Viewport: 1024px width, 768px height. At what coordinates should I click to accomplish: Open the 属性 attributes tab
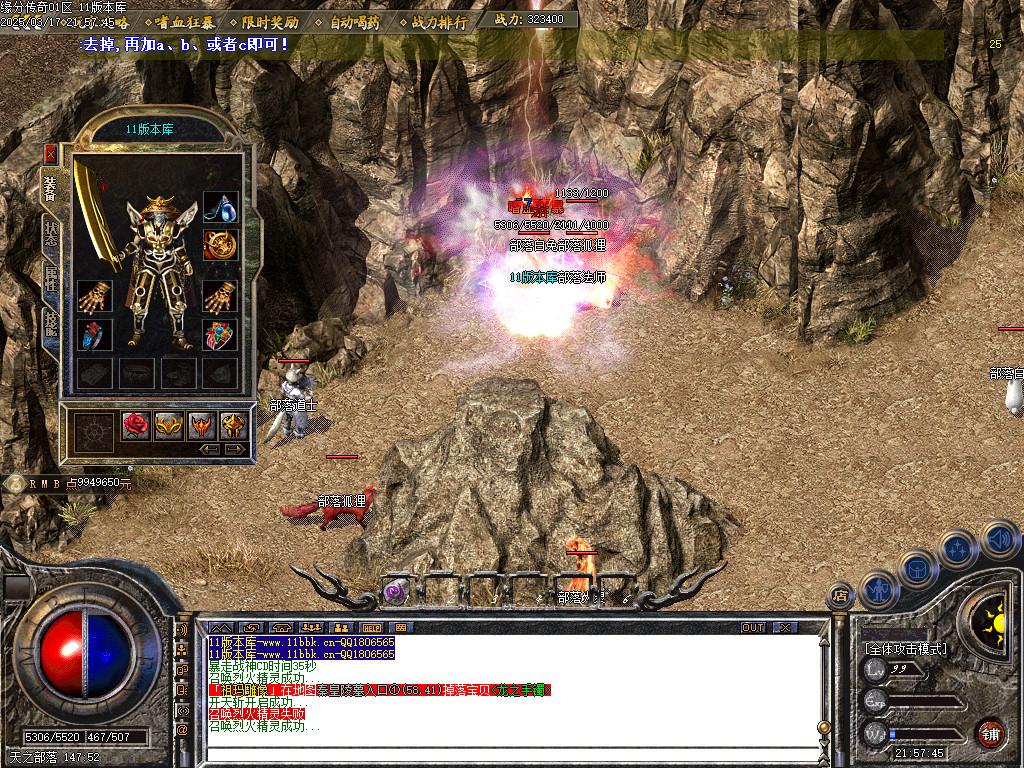50,278
